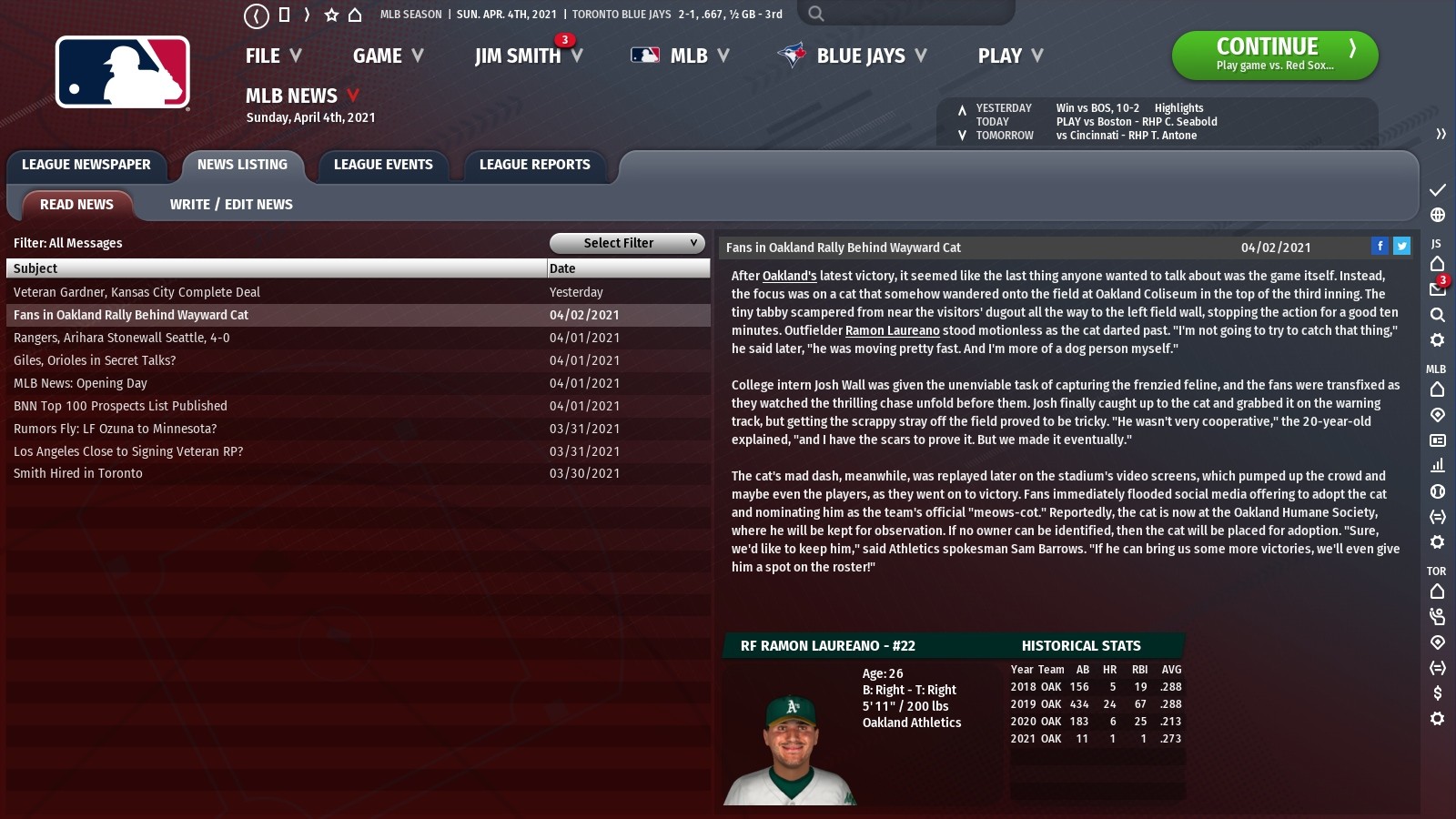Share the cat article on Twitter

click(1402, 246)
